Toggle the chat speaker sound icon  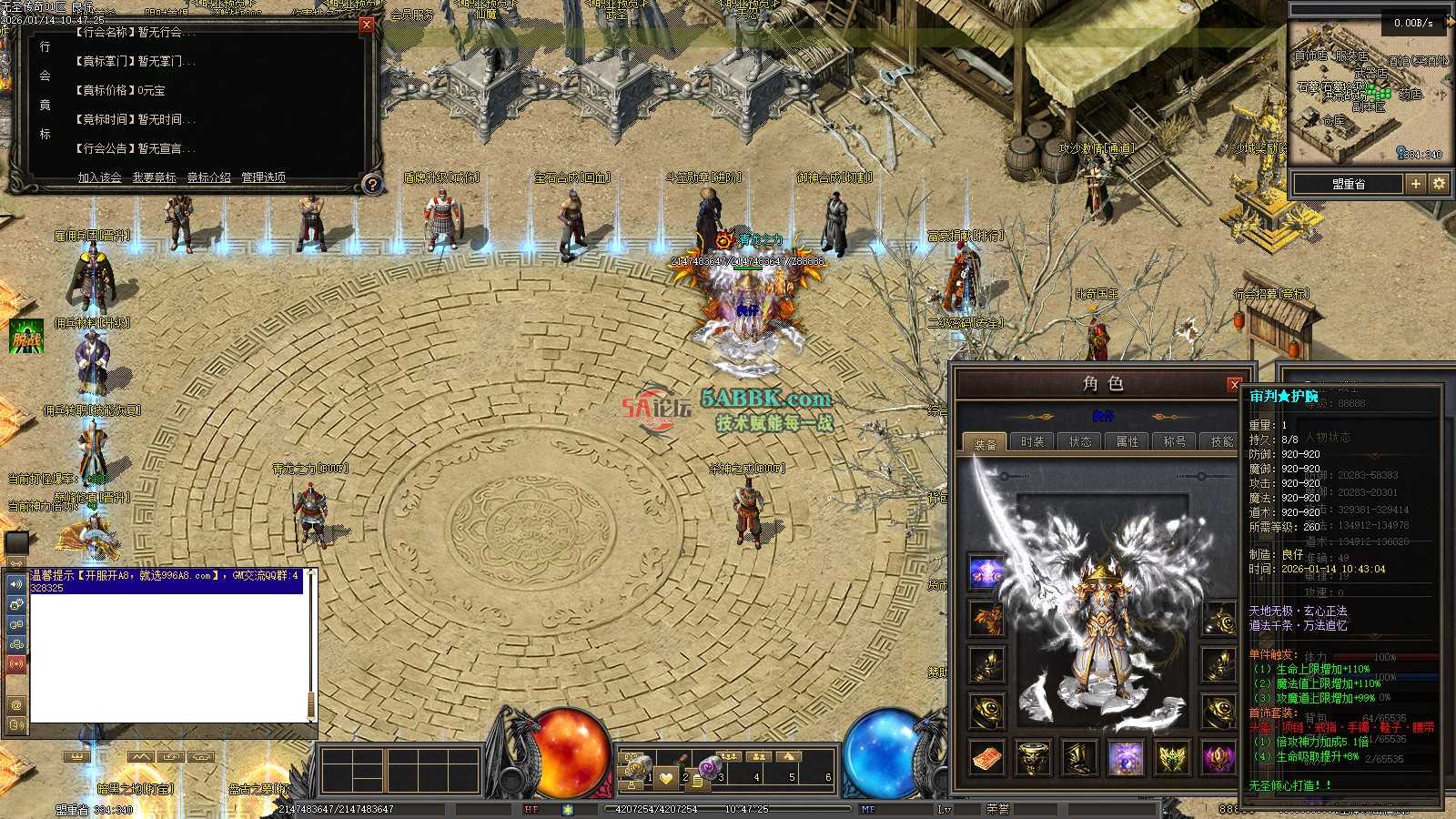[16, 584]
